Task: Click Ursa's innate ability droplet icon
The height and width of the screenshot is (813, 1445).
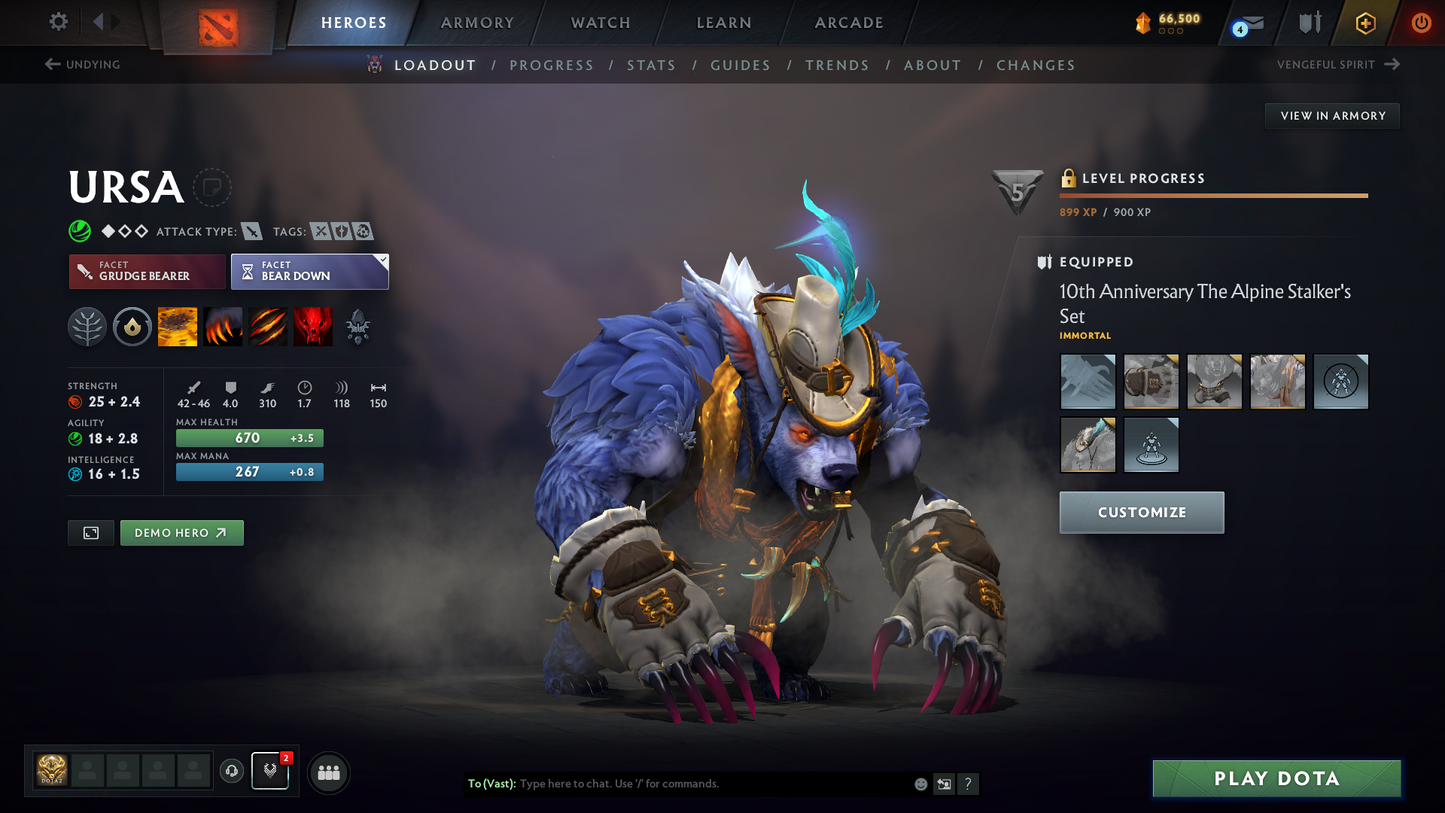Action: point(132,327)
